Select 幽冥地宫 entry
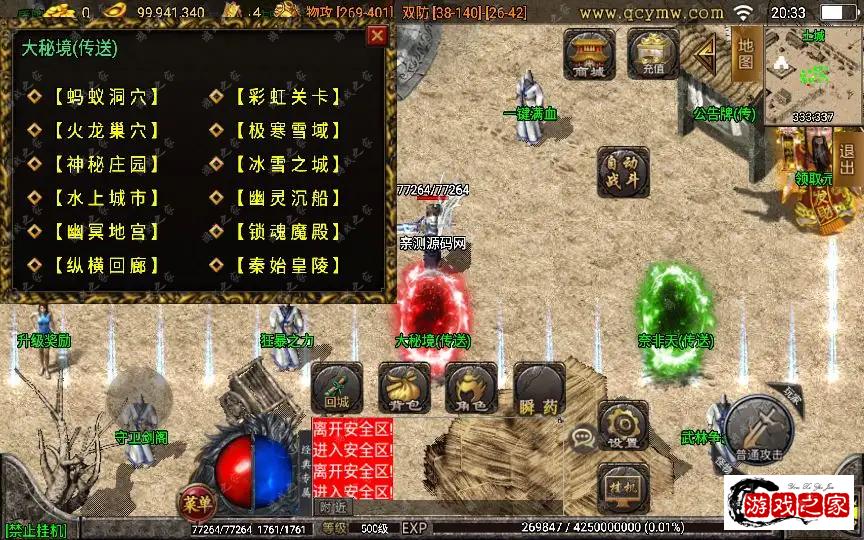This screenshot has width=864, height=540. coord(100,232)
